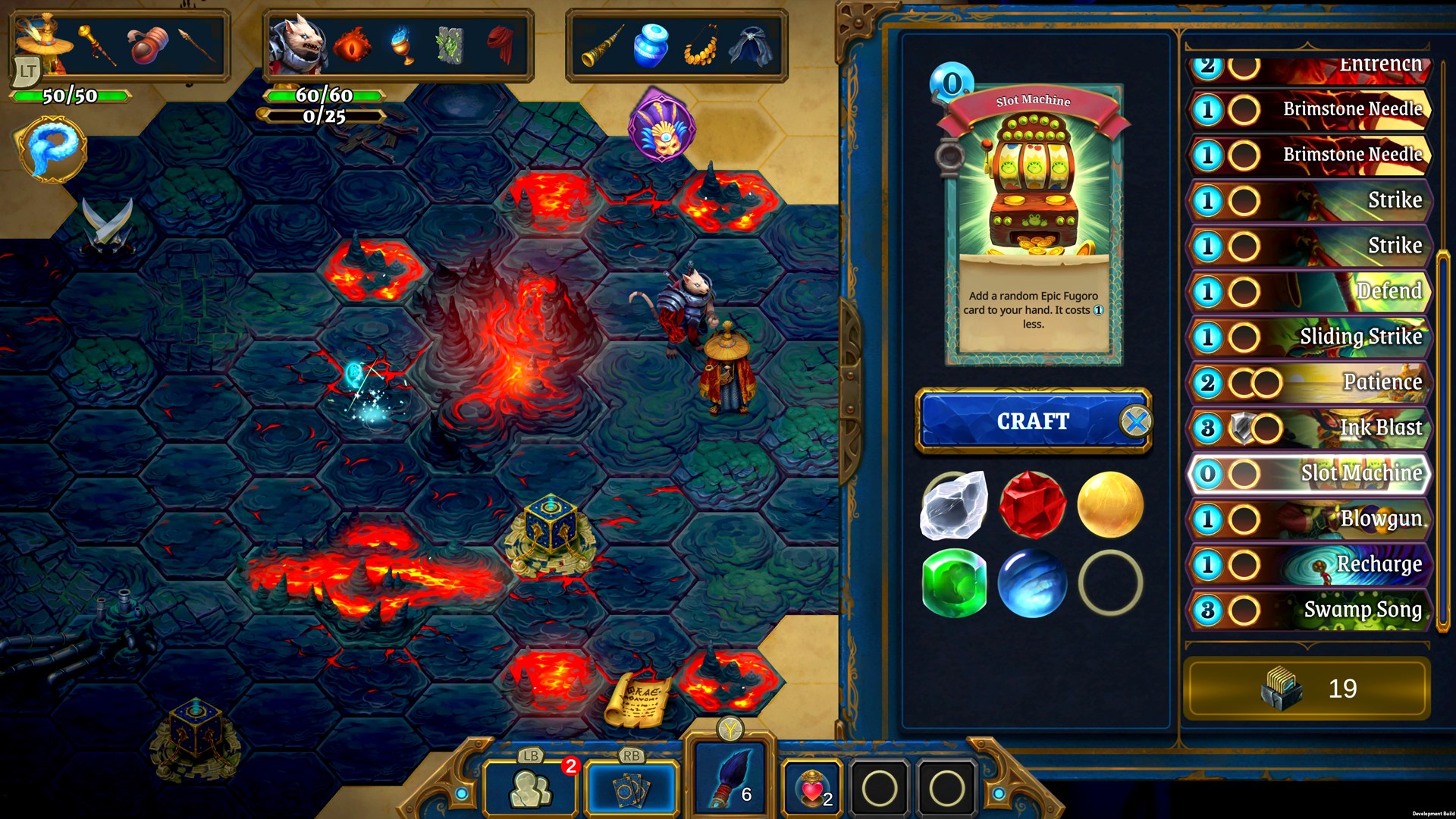Select the golden sphere resource swatch

(x=1110, y=505)
